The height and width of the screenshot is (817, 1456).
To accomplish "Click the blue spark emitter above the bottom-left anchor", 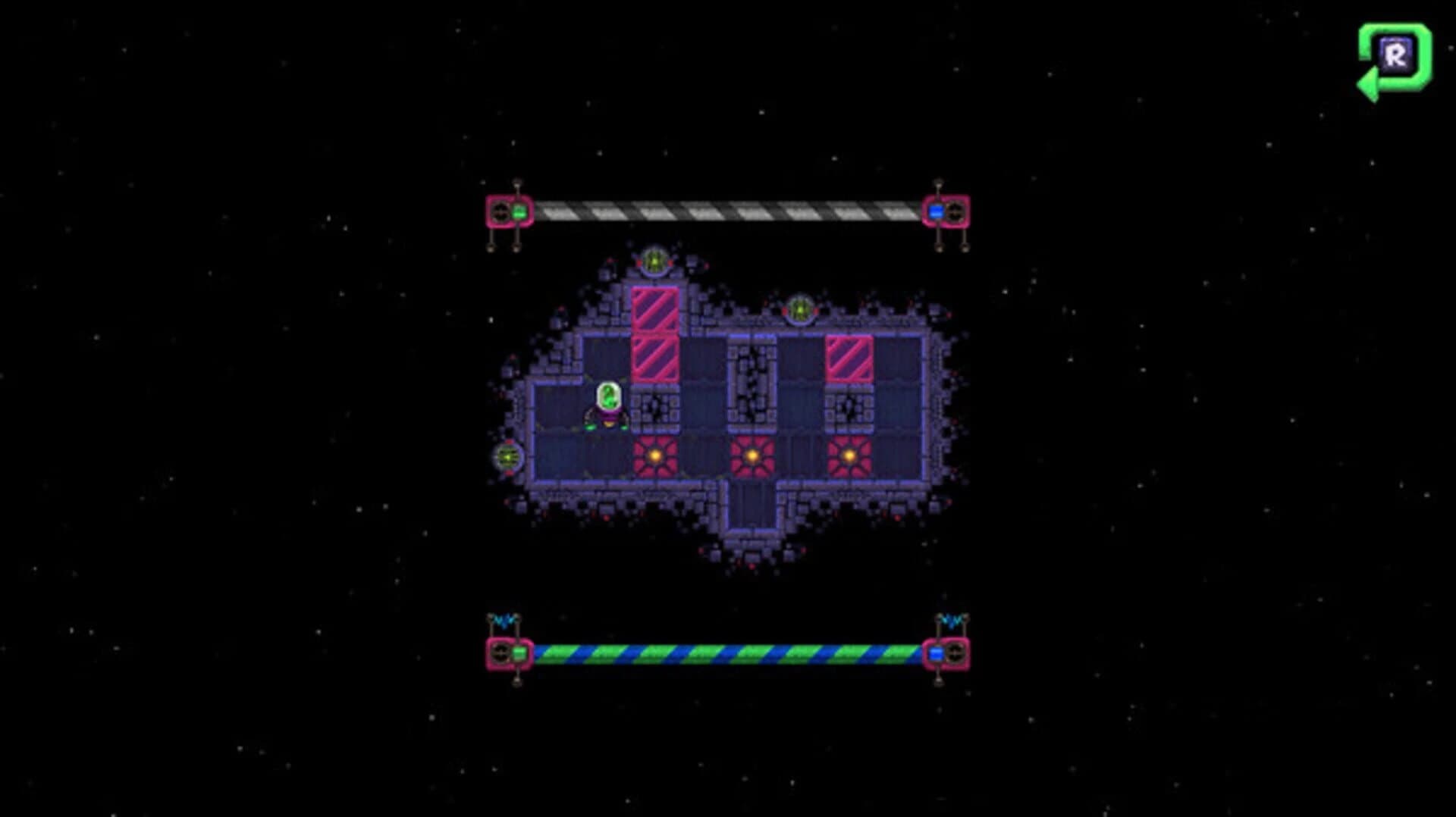I will pyautogui.click(x=504, y=620).
